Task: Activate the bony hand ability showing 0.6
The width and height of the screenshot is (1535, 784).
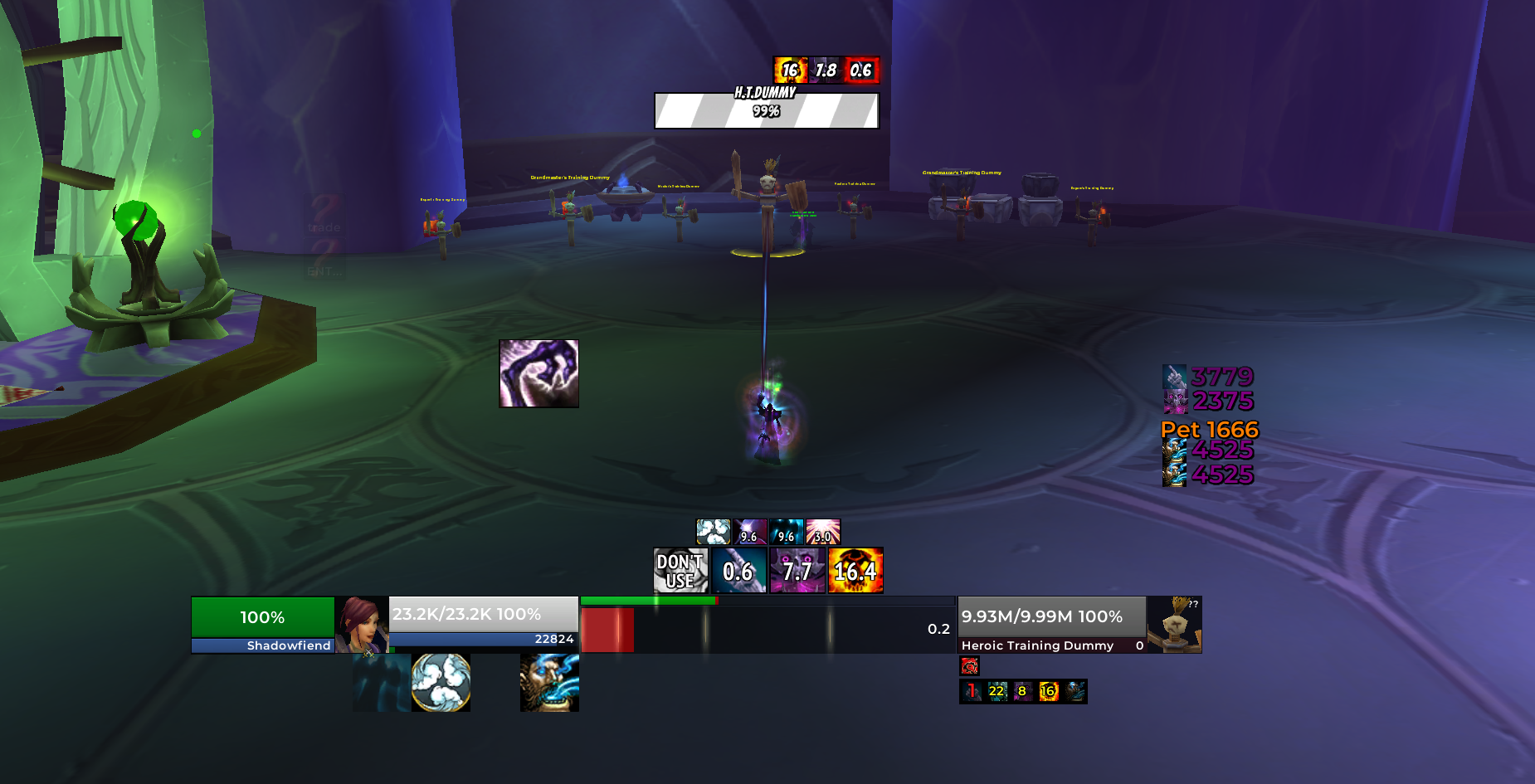Action: [738, 571]
